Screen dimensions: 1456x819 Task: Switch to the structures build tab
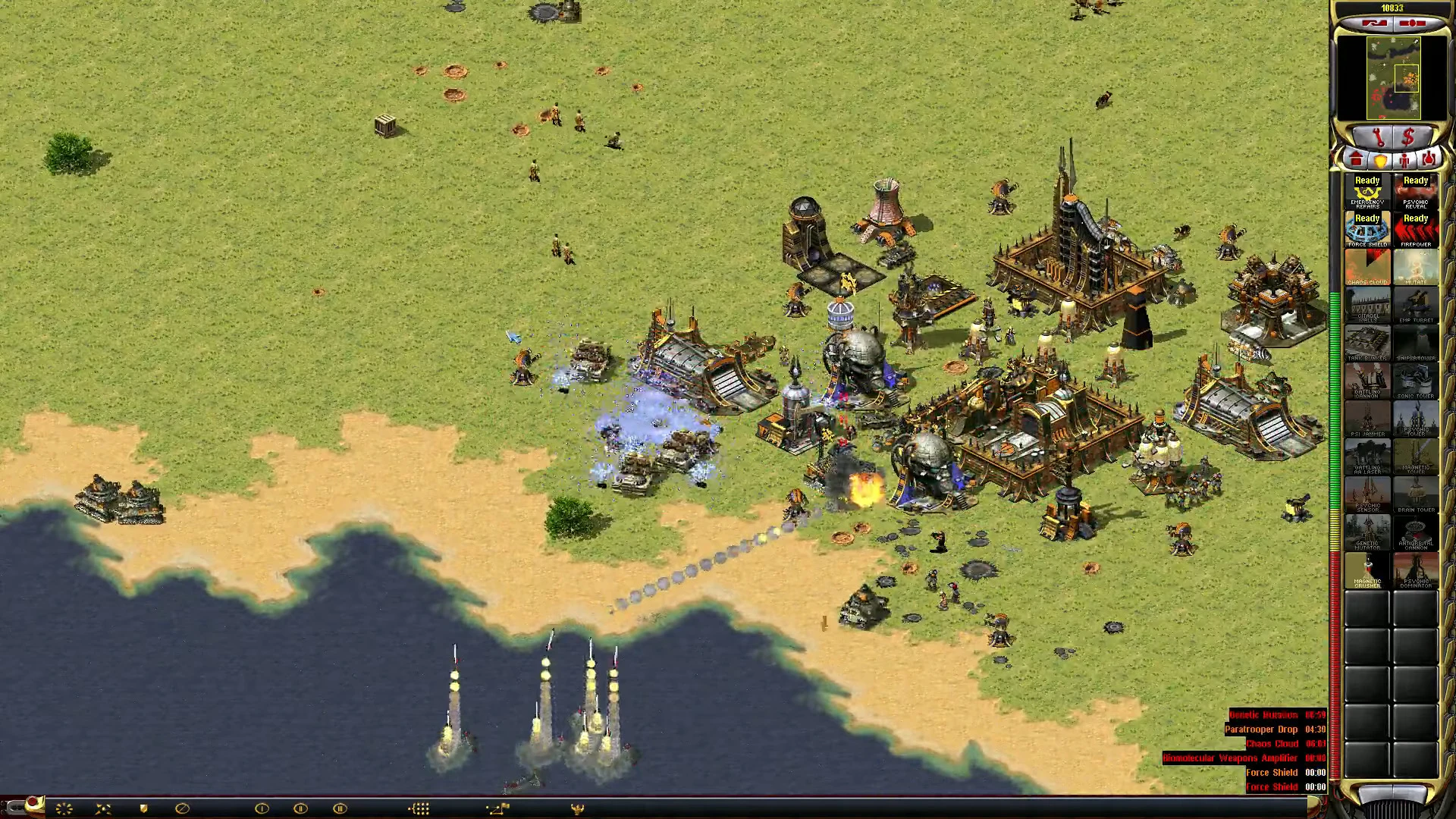pyautogui.click(x=1356, y=160)
